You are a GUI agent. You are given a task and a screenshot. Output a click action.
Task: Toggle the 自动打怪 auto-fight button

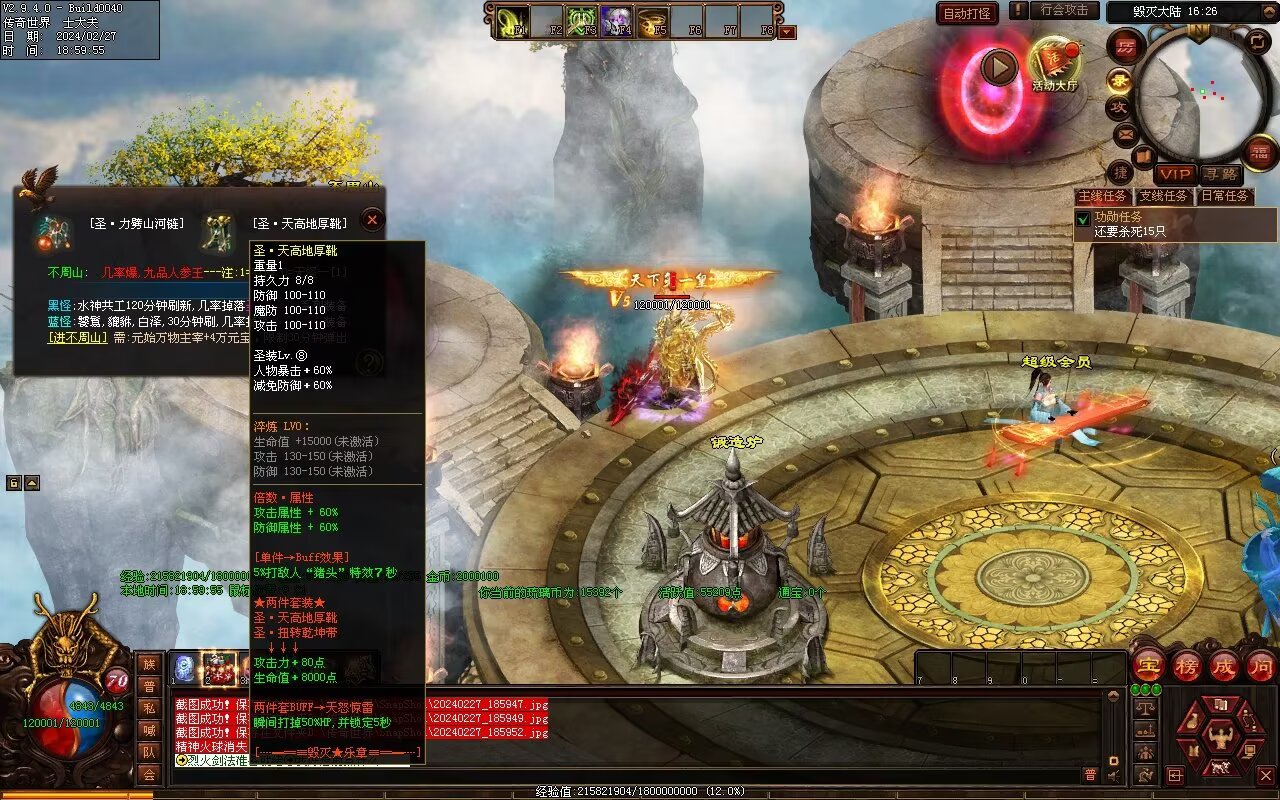(968, 13)
